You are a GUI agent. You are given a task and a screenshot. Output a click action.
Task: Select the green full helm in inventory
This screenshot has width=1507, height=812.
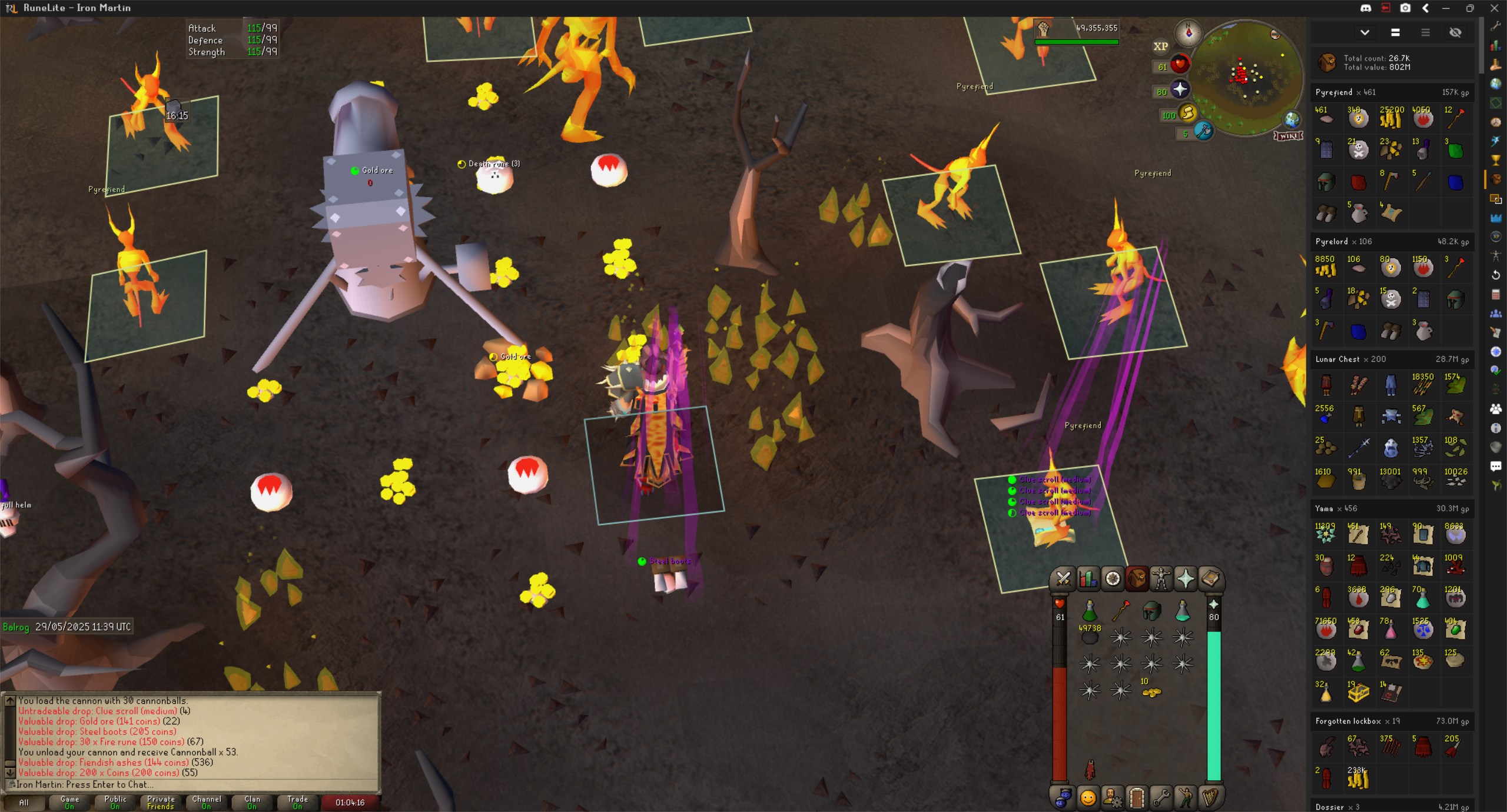1151,611
